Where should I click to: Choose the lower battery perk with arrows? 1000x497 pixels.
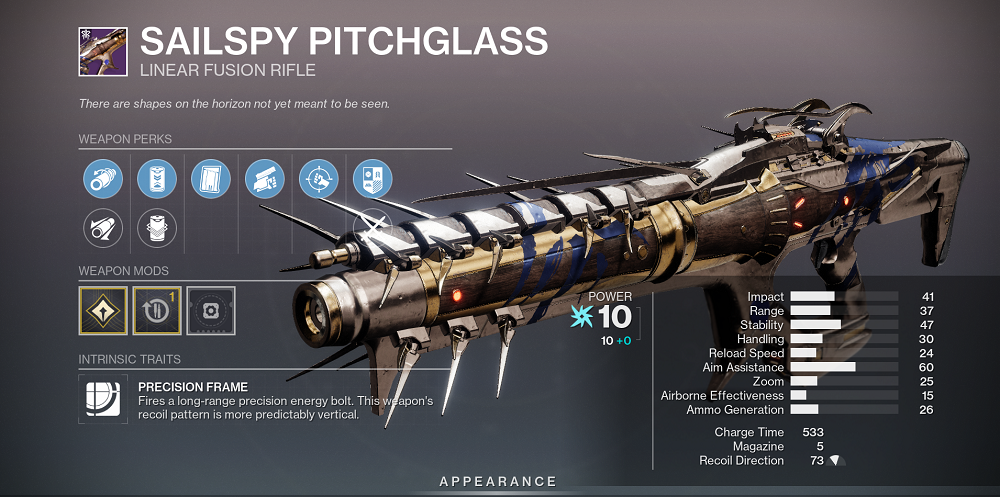click(x=156, y=229)
